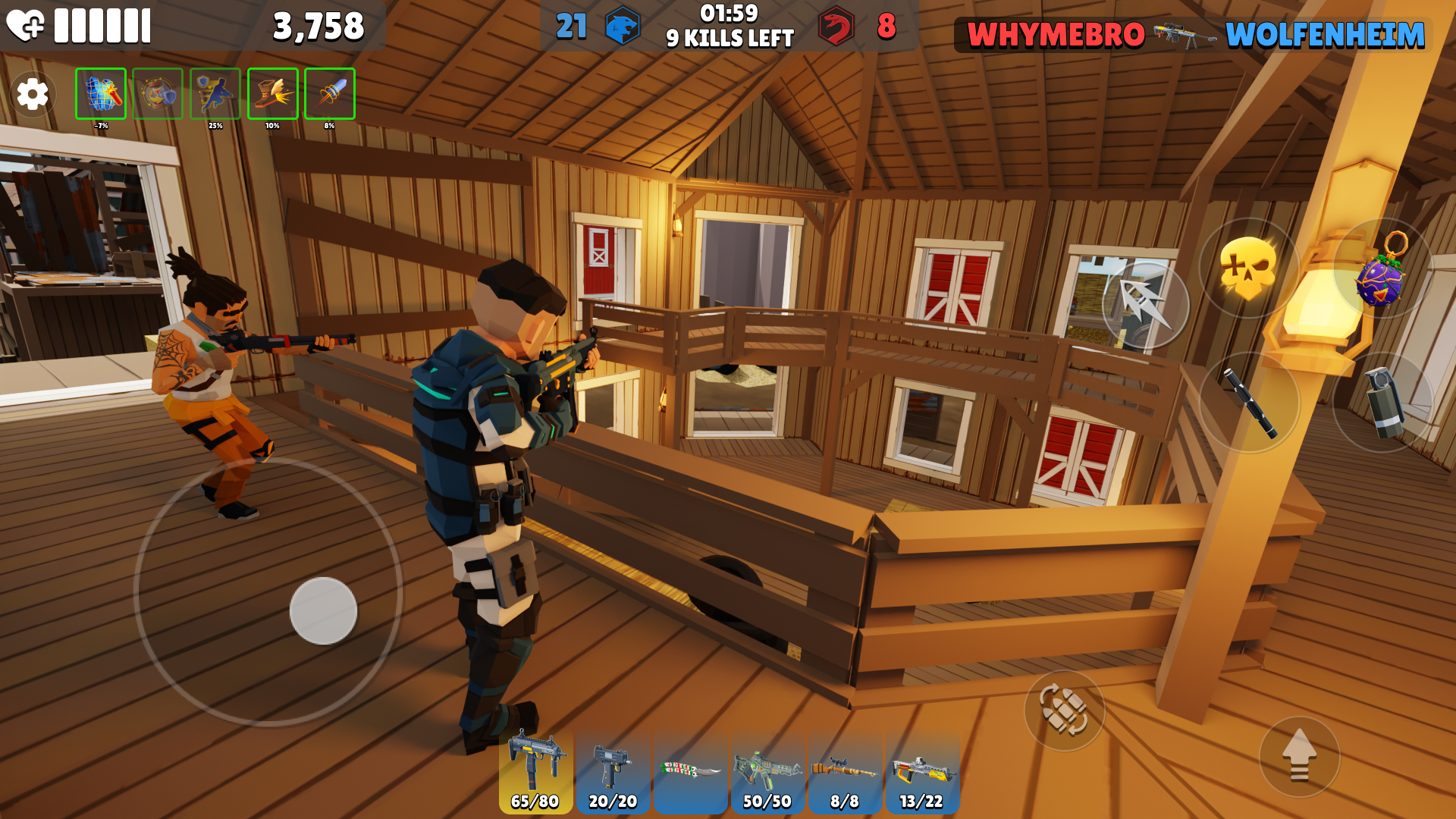Select the grenade armor perk icon
This screenshot has height=819, width=1456.
point(99,93)
